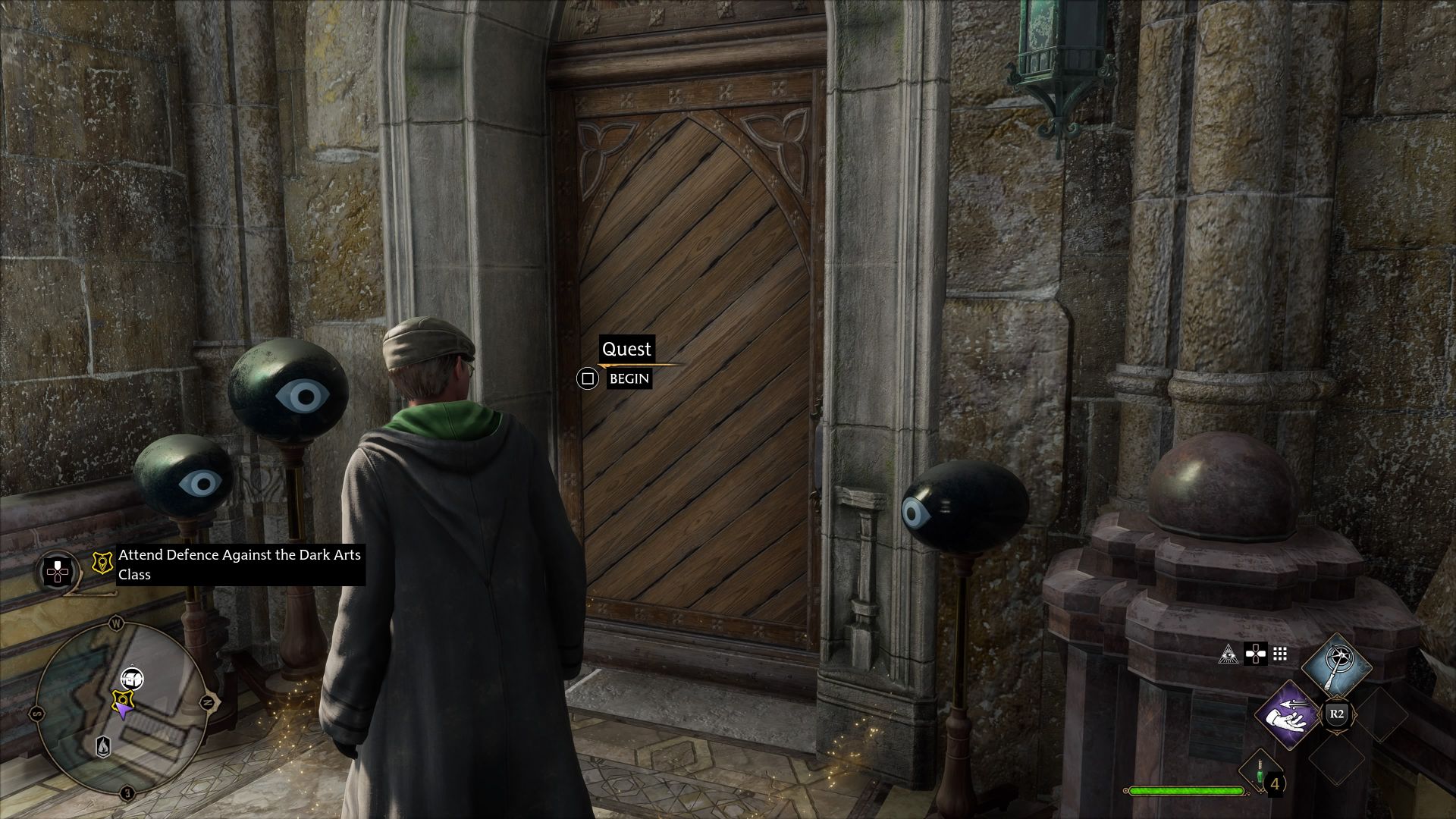Click the grid of dots icon near spell diamond

tap(1279, 654)
